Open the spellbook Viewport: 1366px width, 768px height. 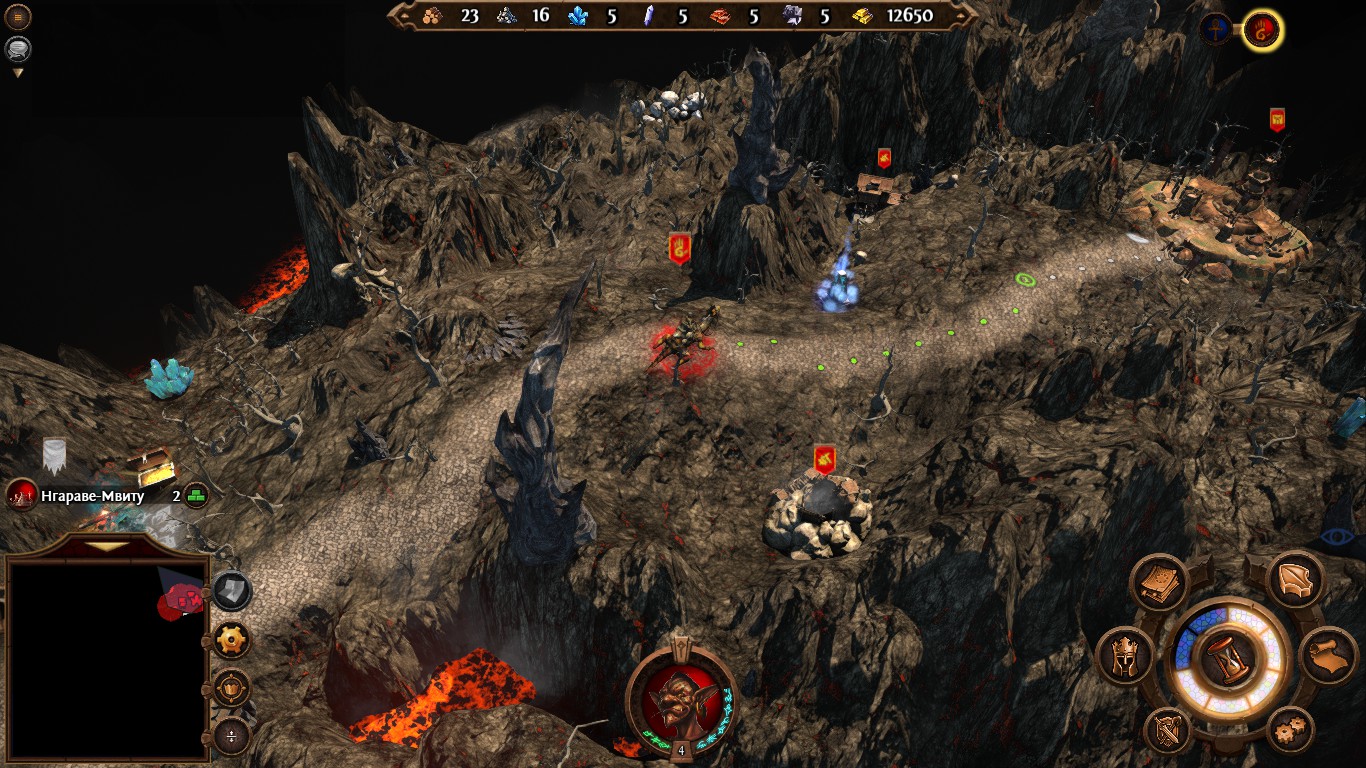coord(1159,583)
